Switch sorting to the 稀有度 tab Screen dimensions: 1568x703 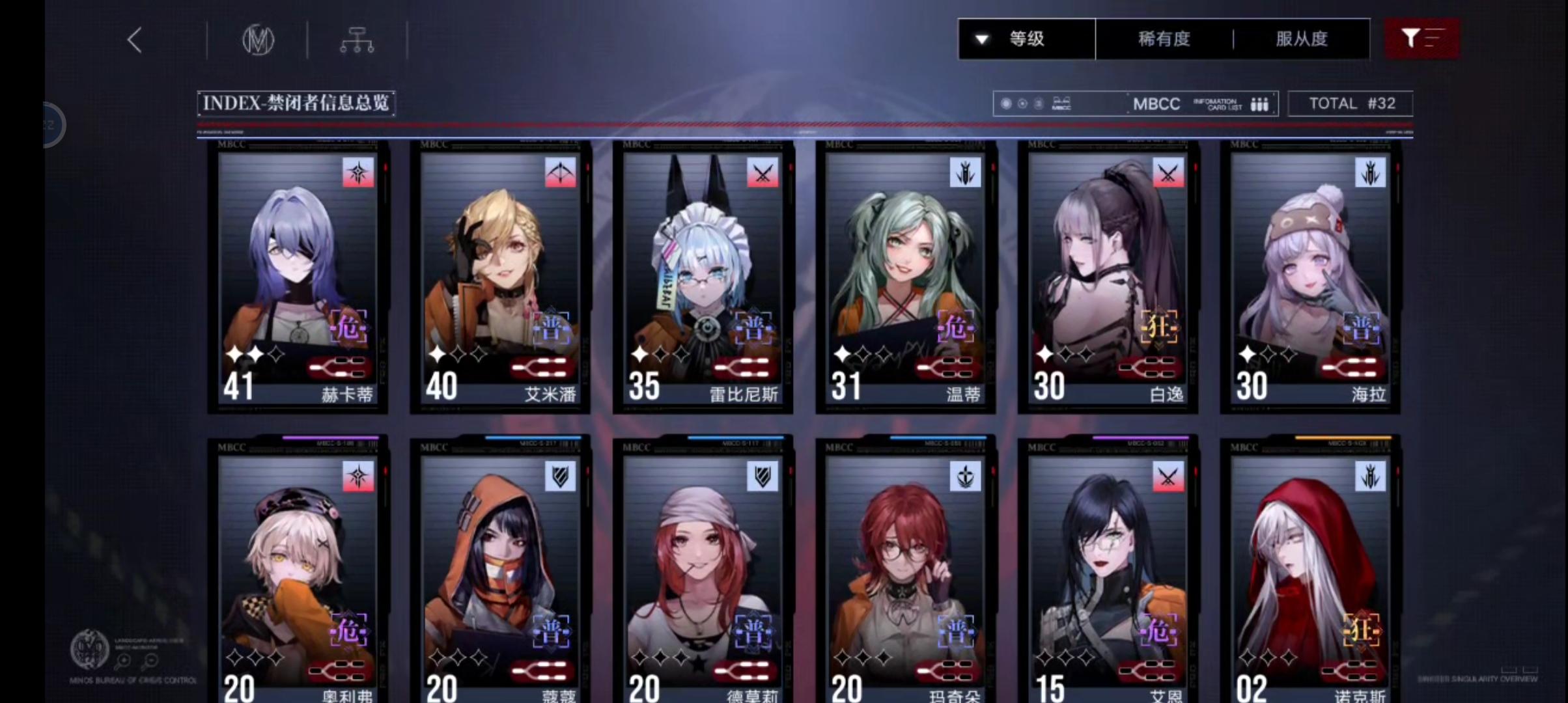coord(1163,38)
